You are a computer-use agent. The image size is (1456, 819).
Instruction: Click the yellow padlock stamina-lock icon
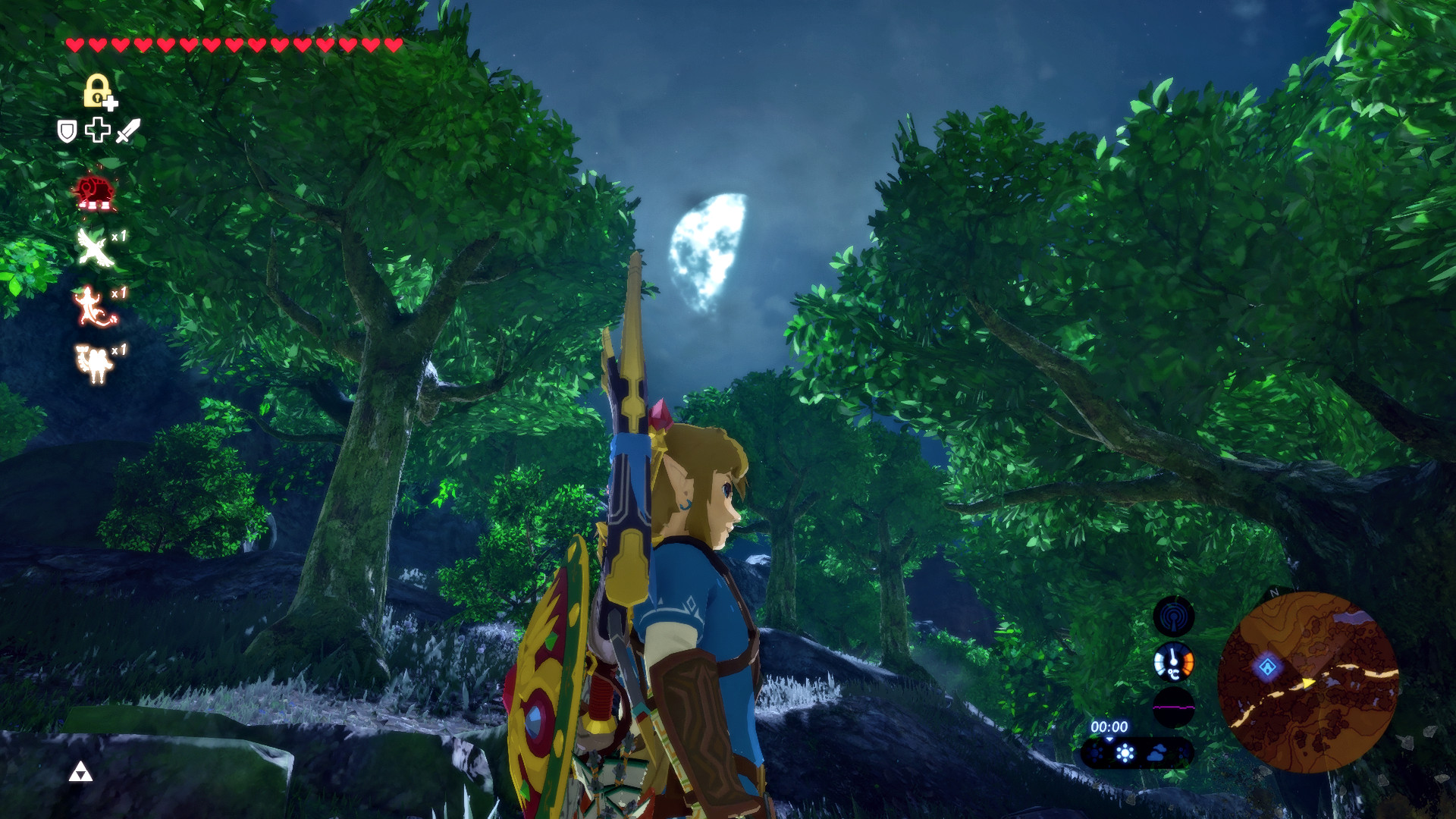[99, 91]
